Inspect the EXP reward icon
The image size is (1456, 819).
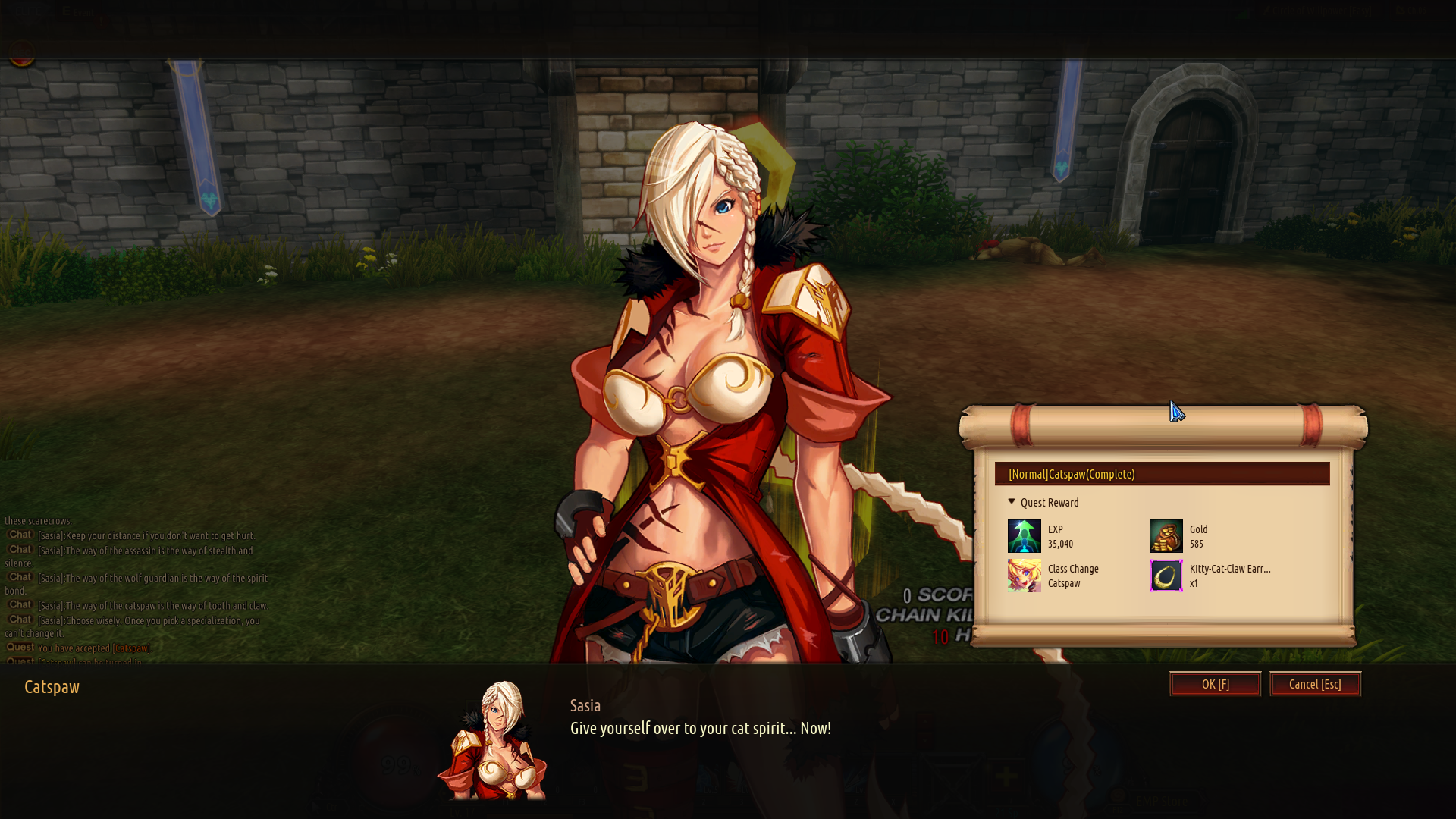[1024, 536]
